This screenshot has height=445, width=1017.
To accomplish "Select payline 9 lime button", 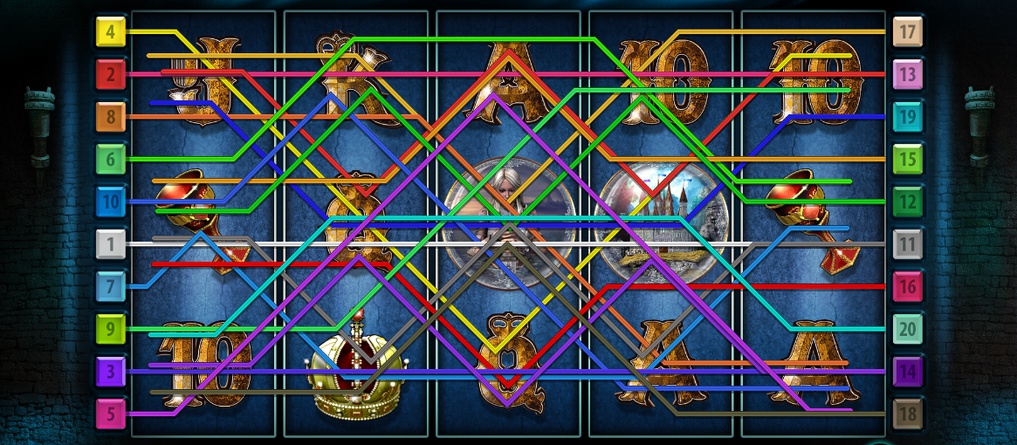I will click(110, 328).
